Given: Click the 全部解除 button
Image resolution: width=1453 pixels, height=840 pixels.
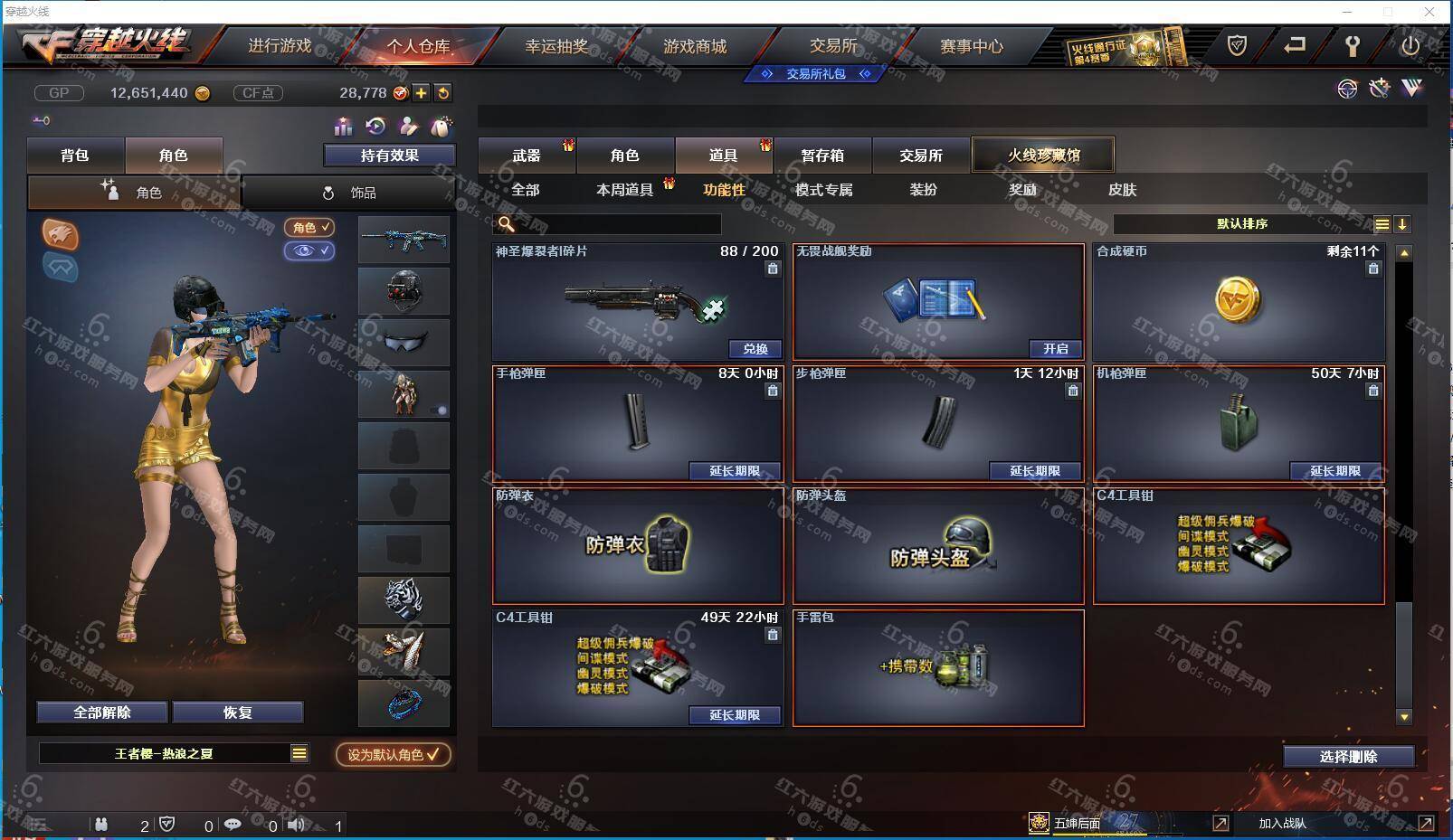Looking at the screenshot, I should coord(102,713).
